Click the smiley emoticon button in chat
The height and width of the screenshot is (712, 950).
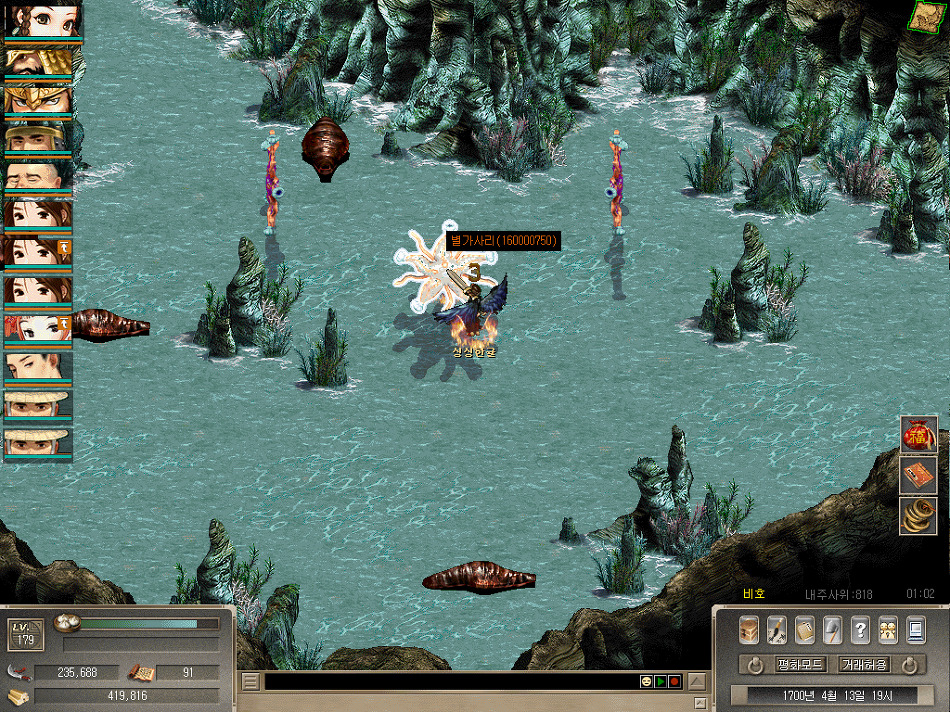click(x=646, y=682)
